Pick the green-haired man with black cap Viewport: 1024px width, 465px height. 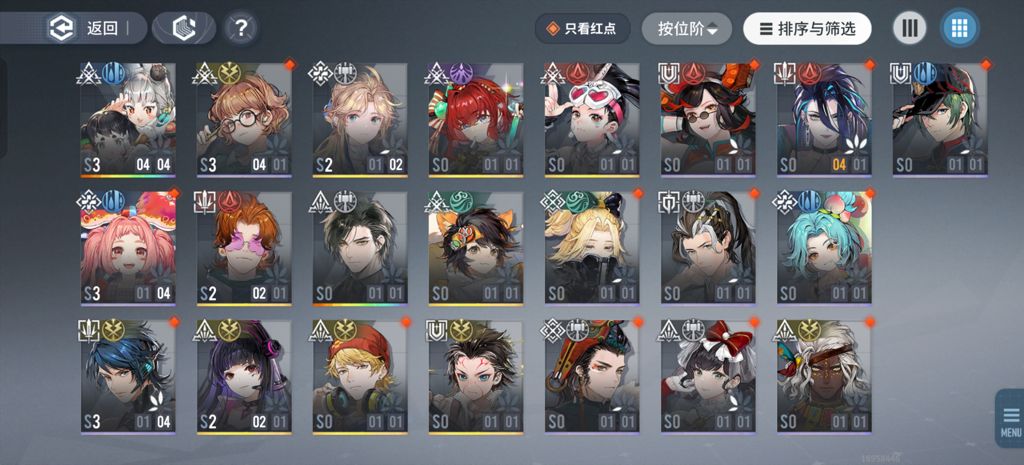coord(940,120)
